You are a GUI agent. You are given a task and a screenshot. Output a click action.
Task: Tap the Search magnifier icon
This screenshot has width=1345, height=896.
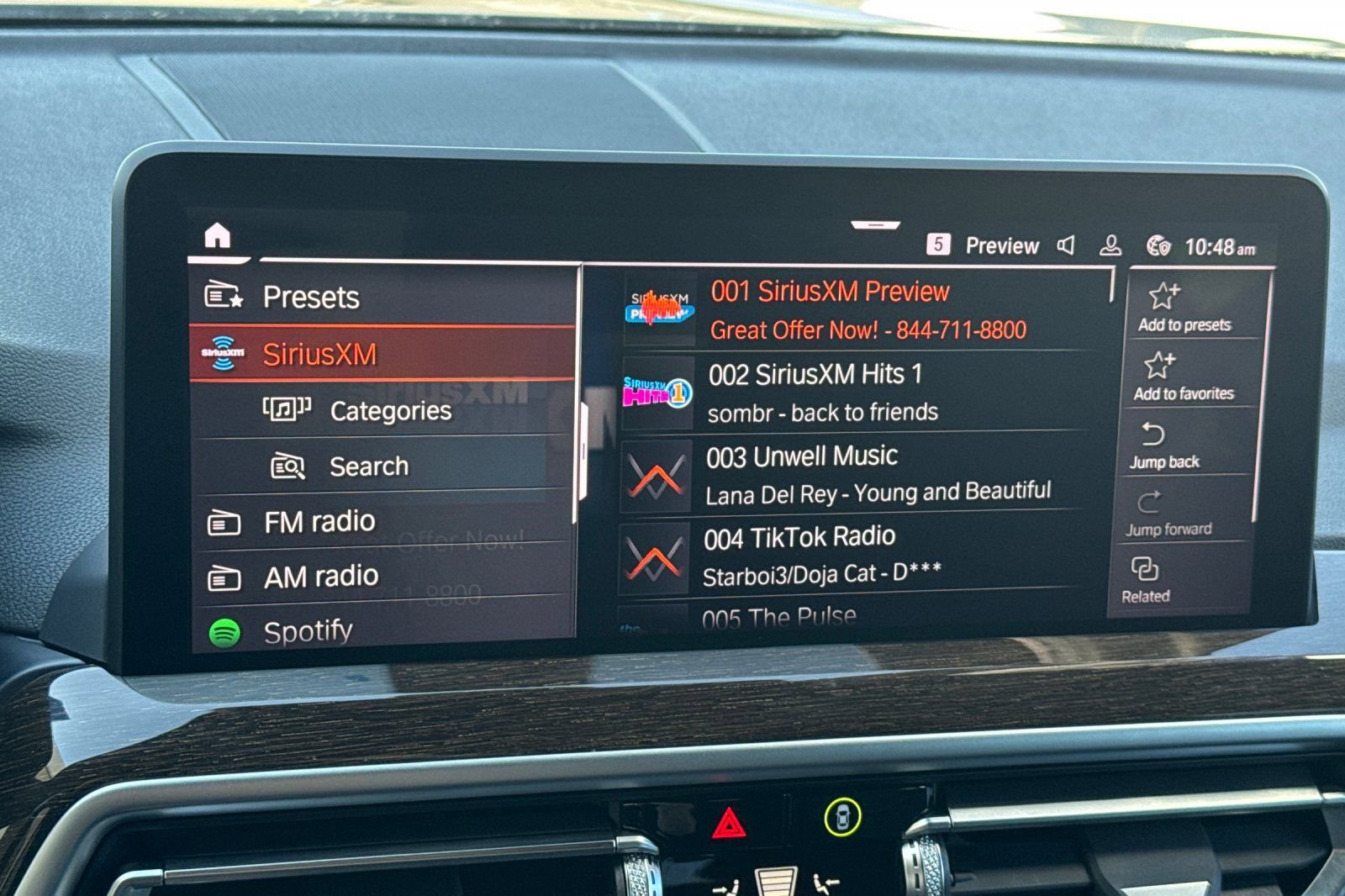click(x=287, y=465)
